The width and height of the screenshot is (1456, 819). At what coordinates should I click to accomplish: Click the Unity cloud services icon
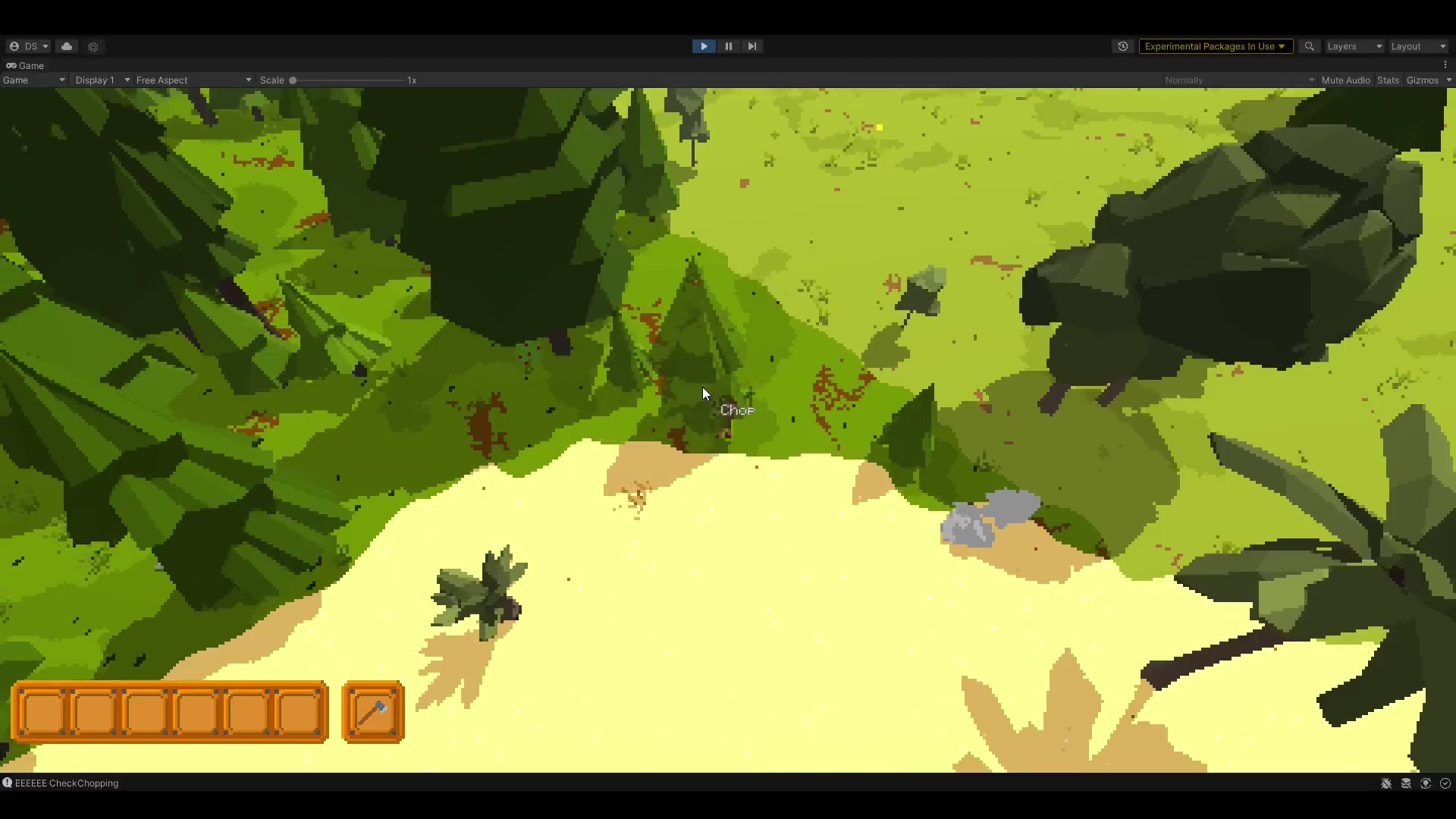[67, 46]
